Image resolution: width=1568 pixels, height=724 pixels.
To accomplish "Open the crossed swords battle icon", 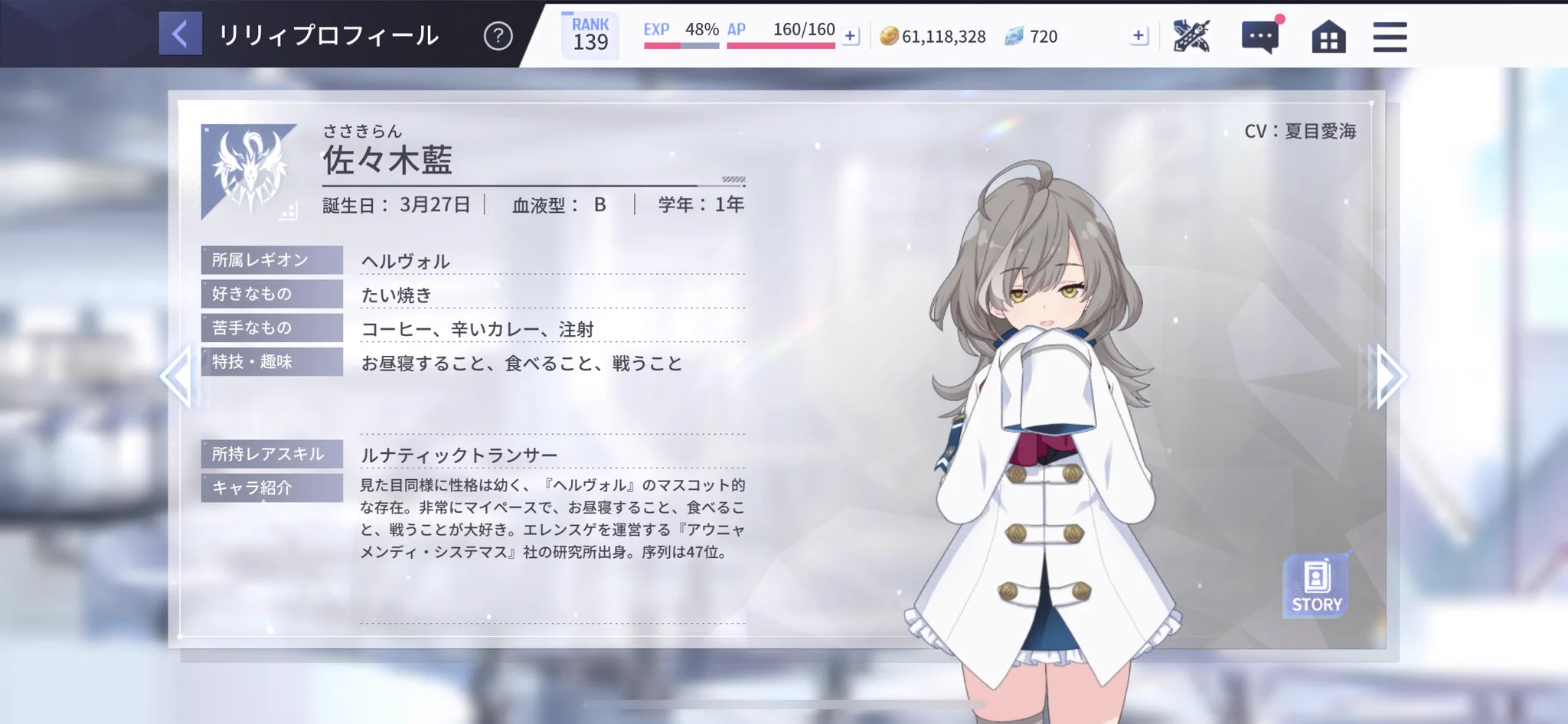I will tap(1192, 35).
